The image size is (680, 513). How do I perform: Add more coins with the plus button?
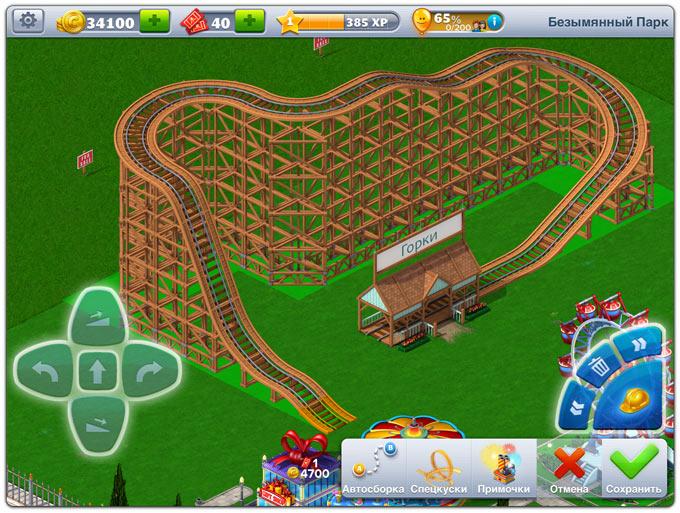pos(154,21)
